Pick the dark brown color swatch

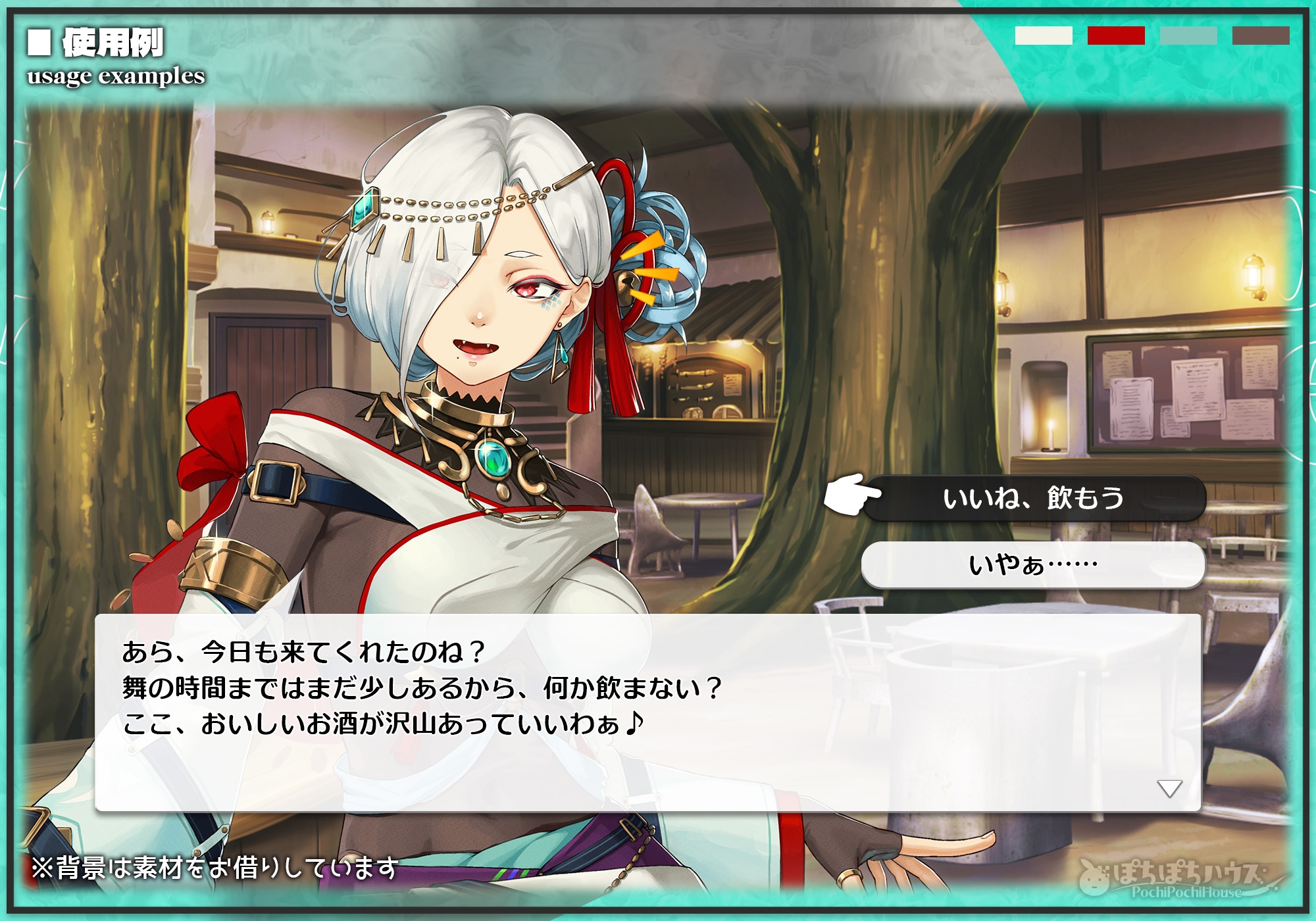coord(1261,36)
